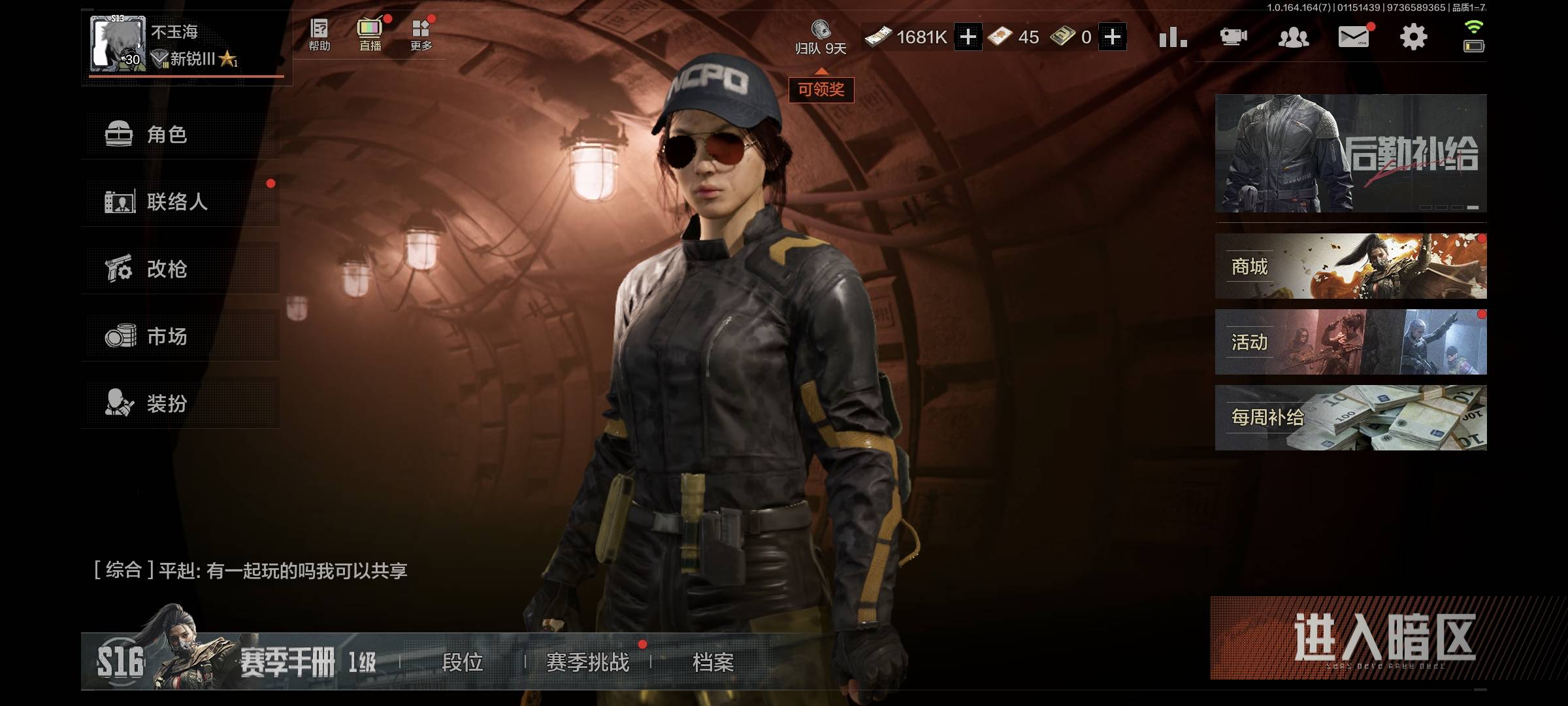
Task: Switch to the 赛季挑战 season challenges tab
Action: click(588, 662)
